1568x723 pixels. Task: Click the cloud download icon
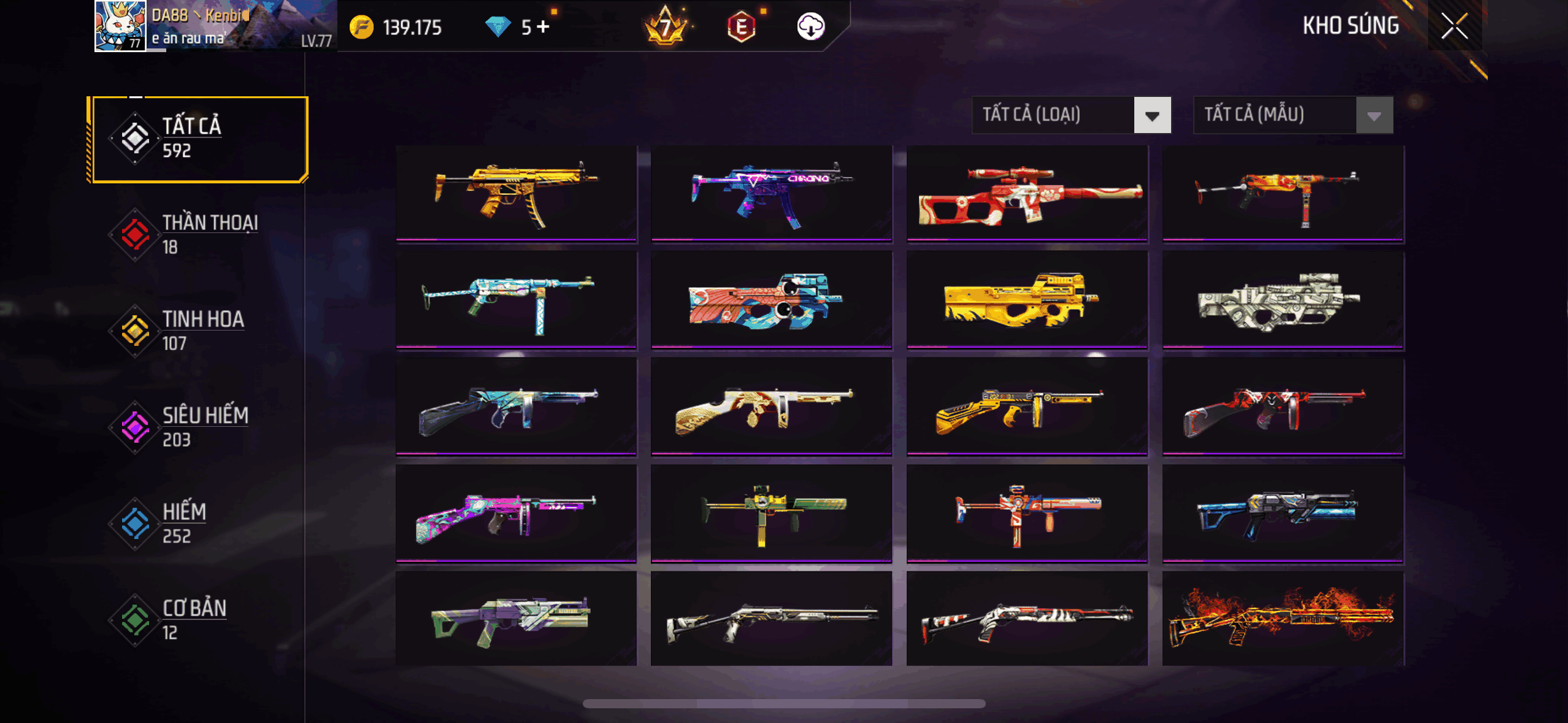[810, 26]
